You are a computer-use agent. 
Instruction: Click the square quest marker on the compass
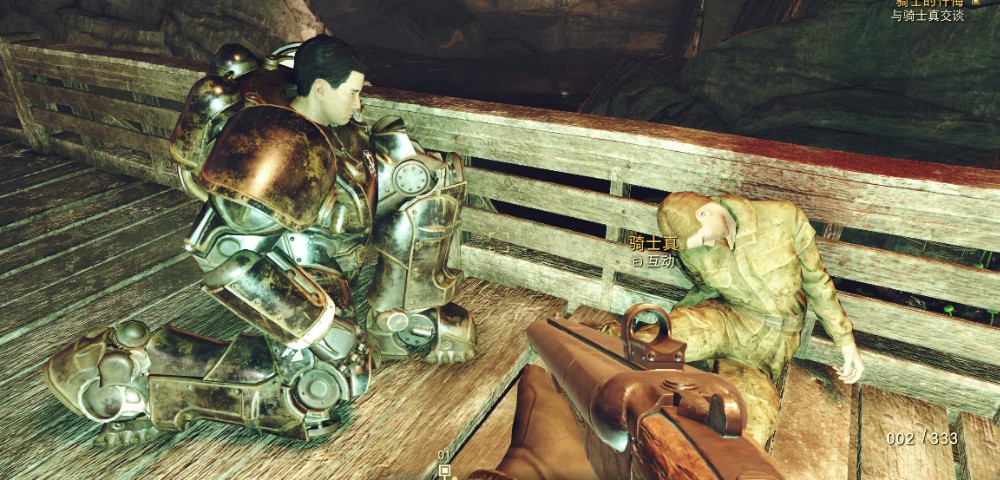[445, 469]
